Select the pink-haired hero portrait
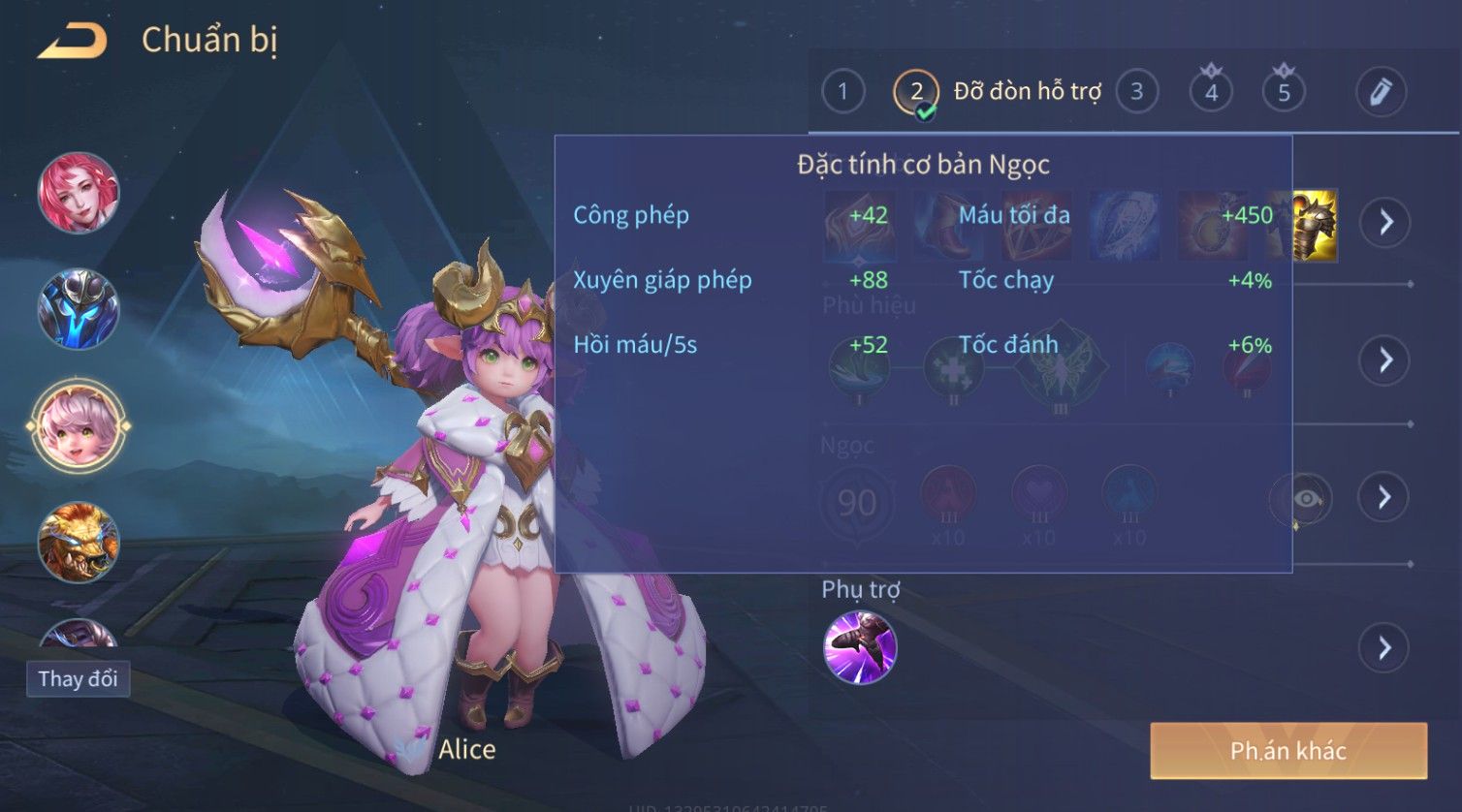This screenshot has width=1462, height=812. point(79,192)
